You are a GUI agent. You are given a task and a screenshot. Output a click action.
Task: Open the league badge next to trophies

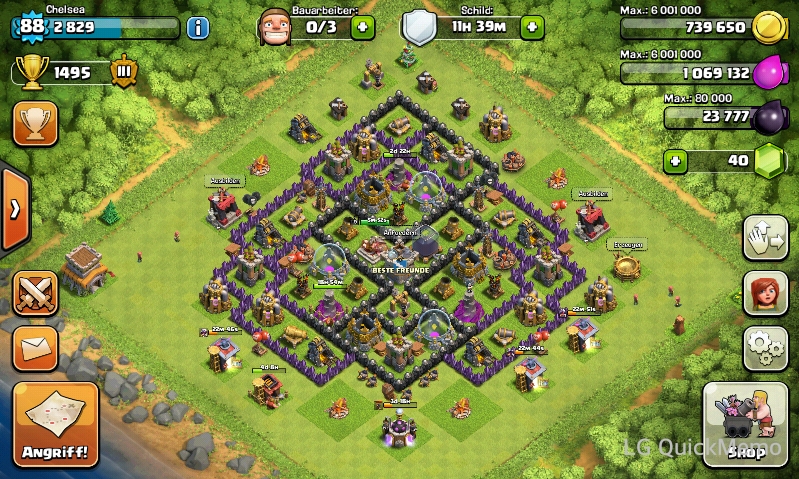coord(123,72)
